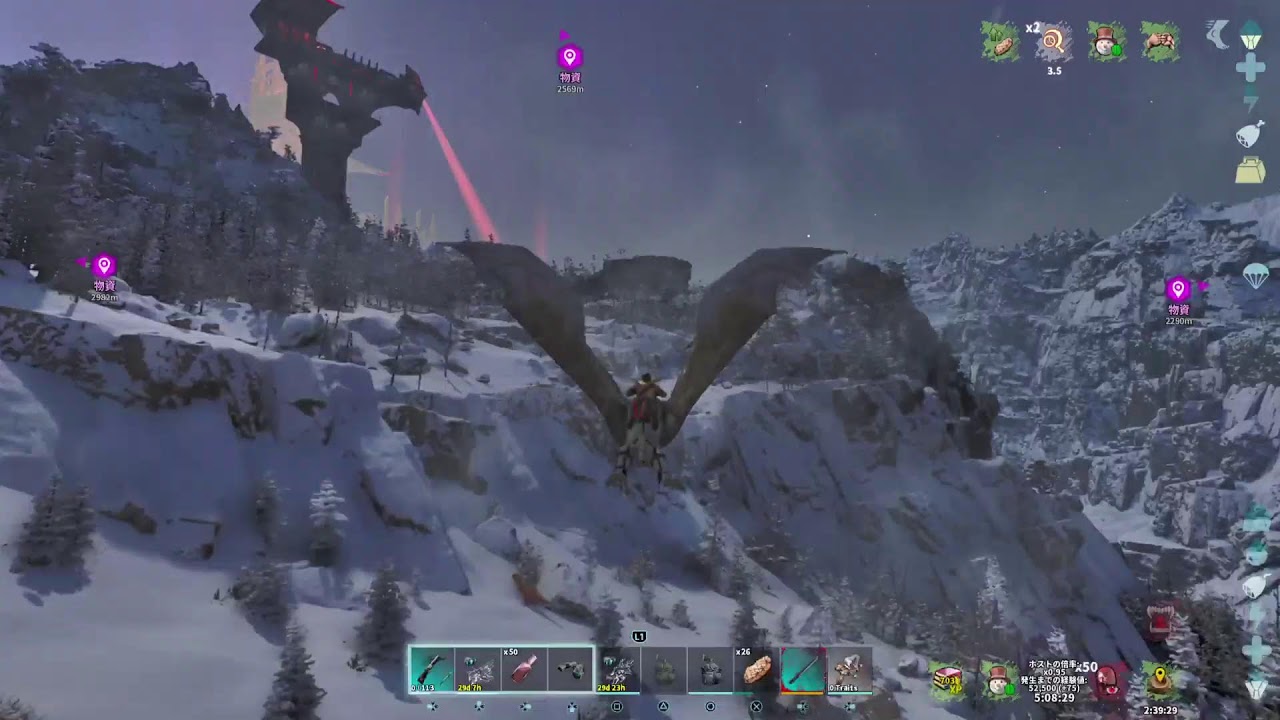
Task: Use the food item stacked x26
Action: click(757, 669)
